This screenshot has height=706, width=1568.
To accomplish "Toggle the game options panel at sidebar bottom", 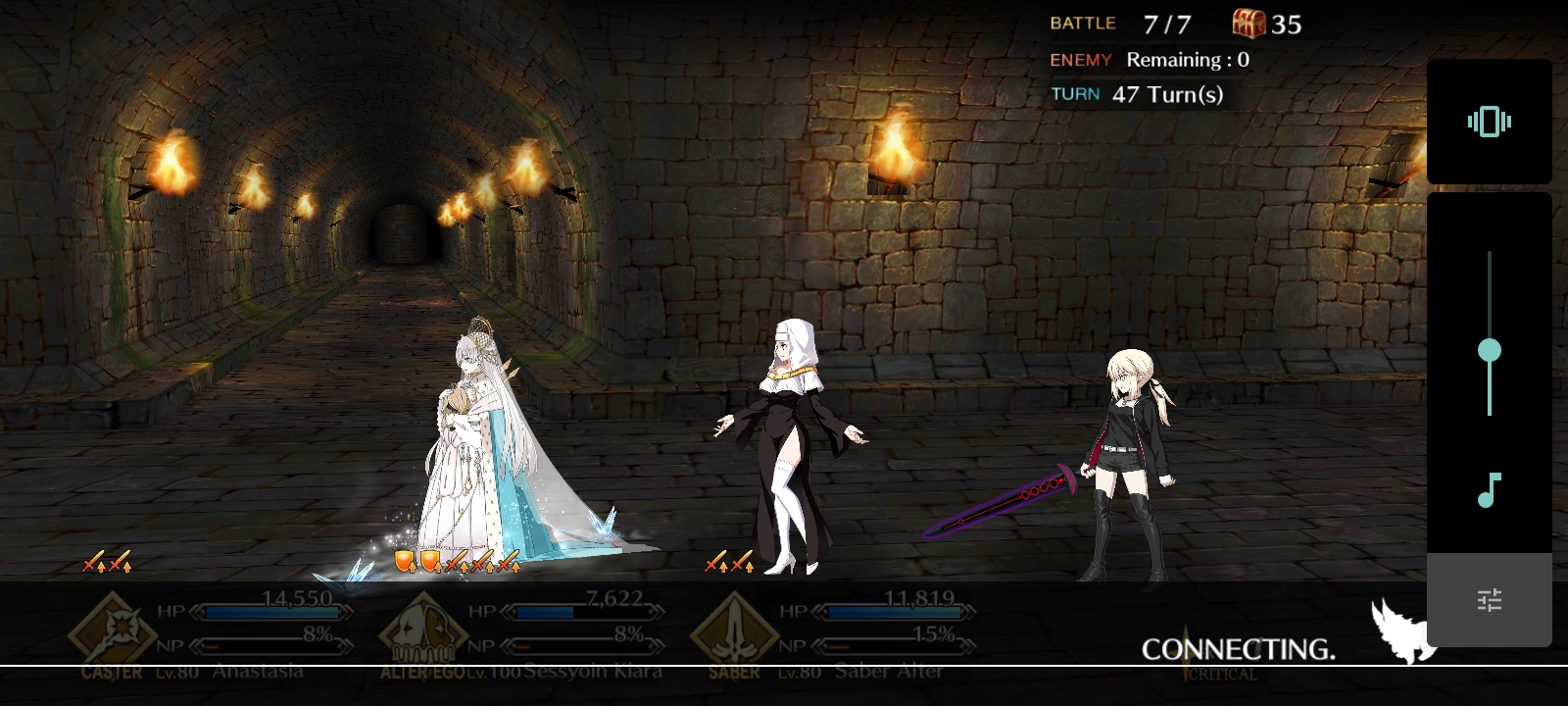I will coord(1489,599).
